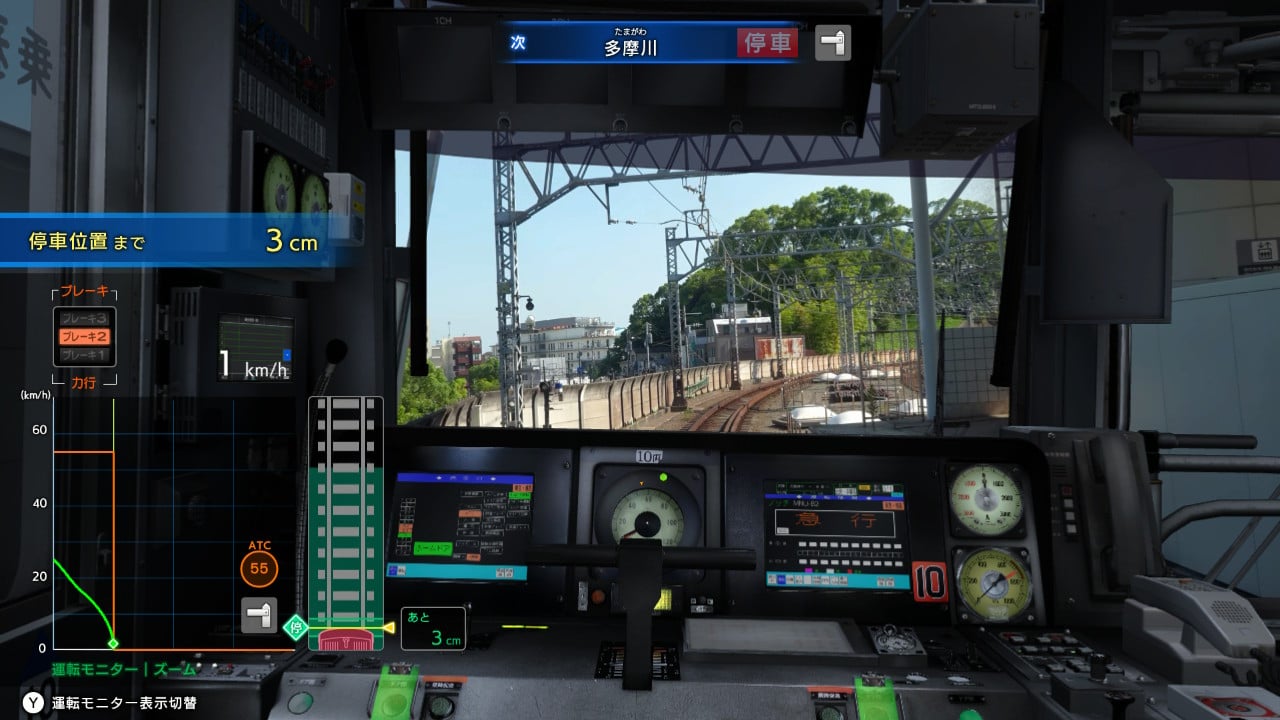Viewport: 1280px width, 720px height.
Task: Toggle the ブレーキ1 brake position
Action: [x=83, y=357]
